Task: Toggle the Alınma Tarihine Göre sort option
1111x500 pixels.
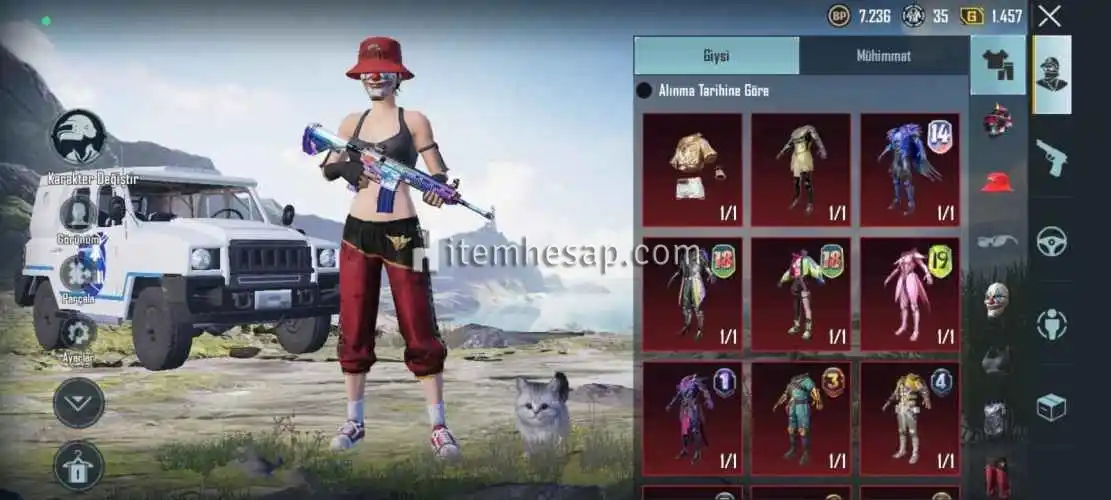Action: click(x=645, y=91)
